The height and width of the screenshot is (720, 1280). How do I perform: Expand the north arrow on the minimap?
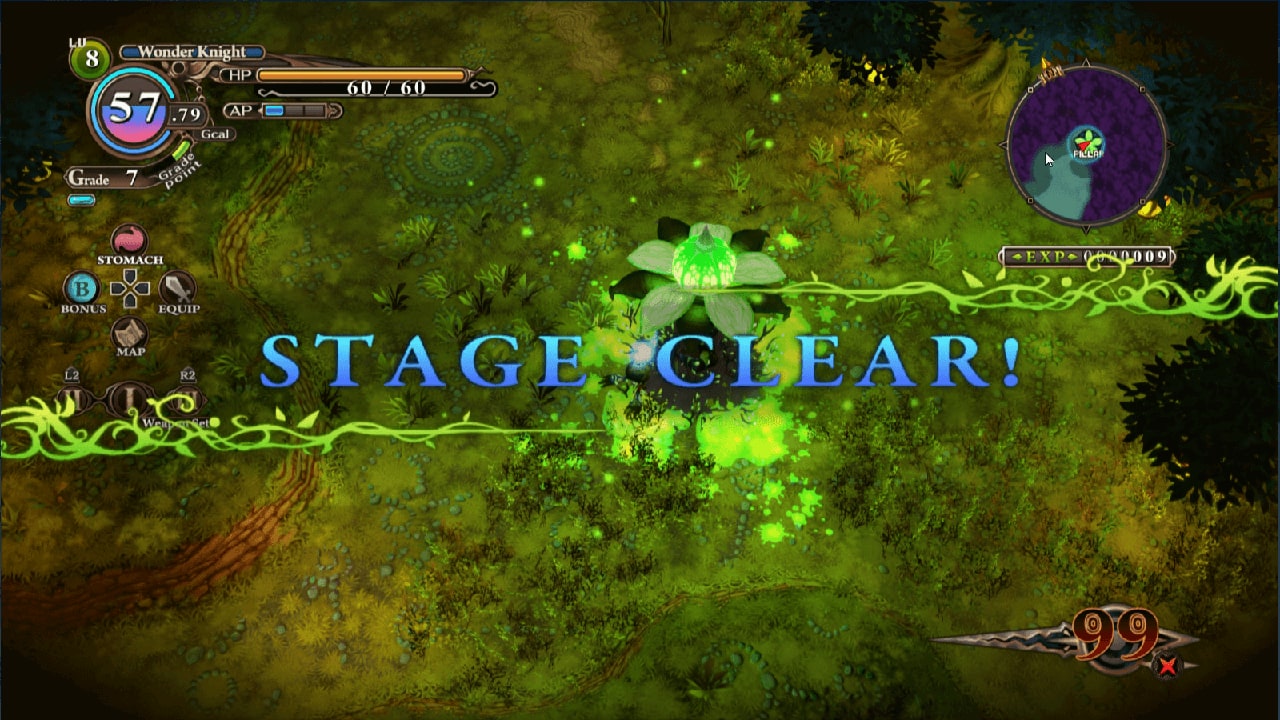click(x=1088, y=62)
